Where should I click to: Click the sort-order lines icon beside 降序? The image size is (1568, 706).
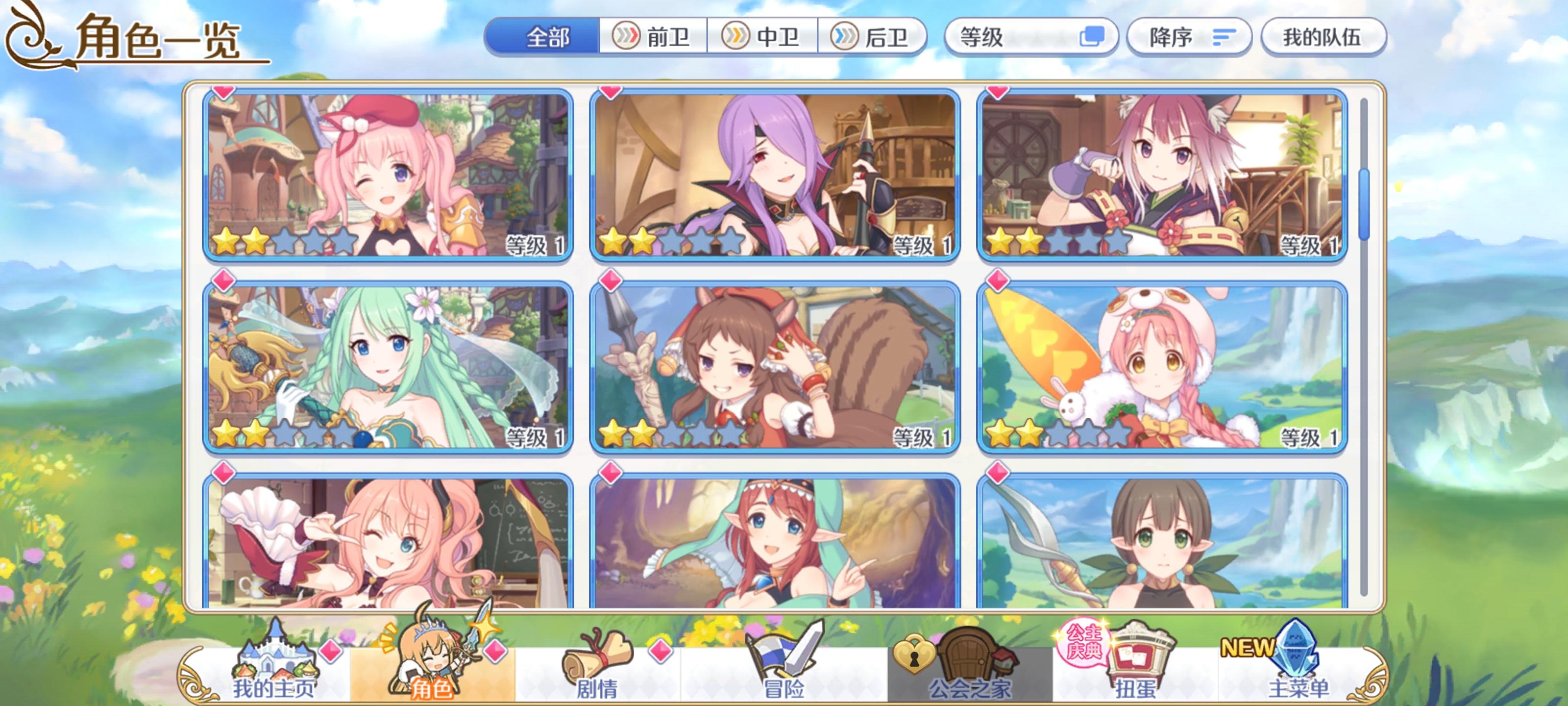coord(1224,38)
